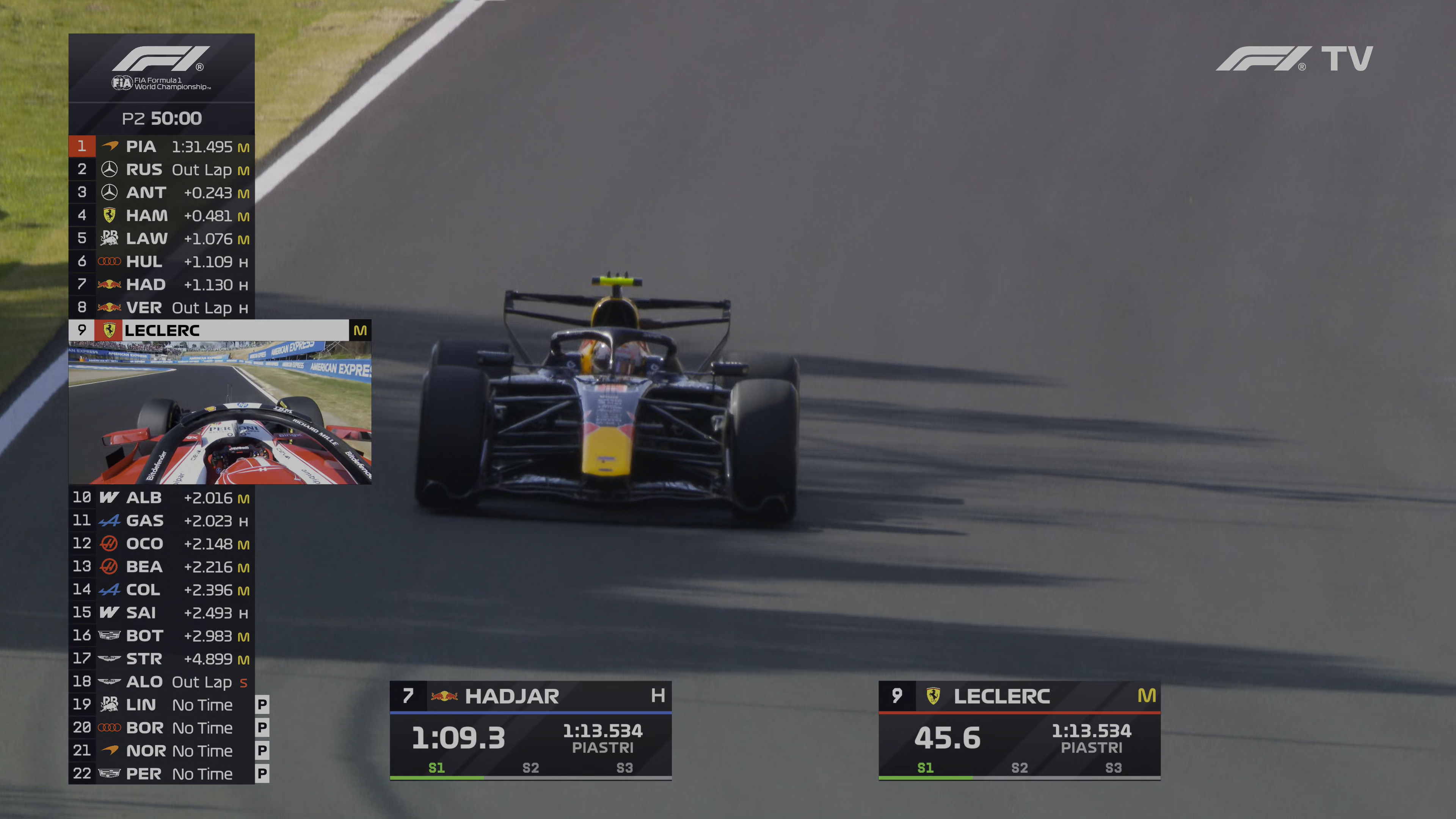The width and height of the screenshot is (1456, 819).
Task: Open the HADJAR sector timing panel
Action: pyautogui.click(x=530, y=730)
